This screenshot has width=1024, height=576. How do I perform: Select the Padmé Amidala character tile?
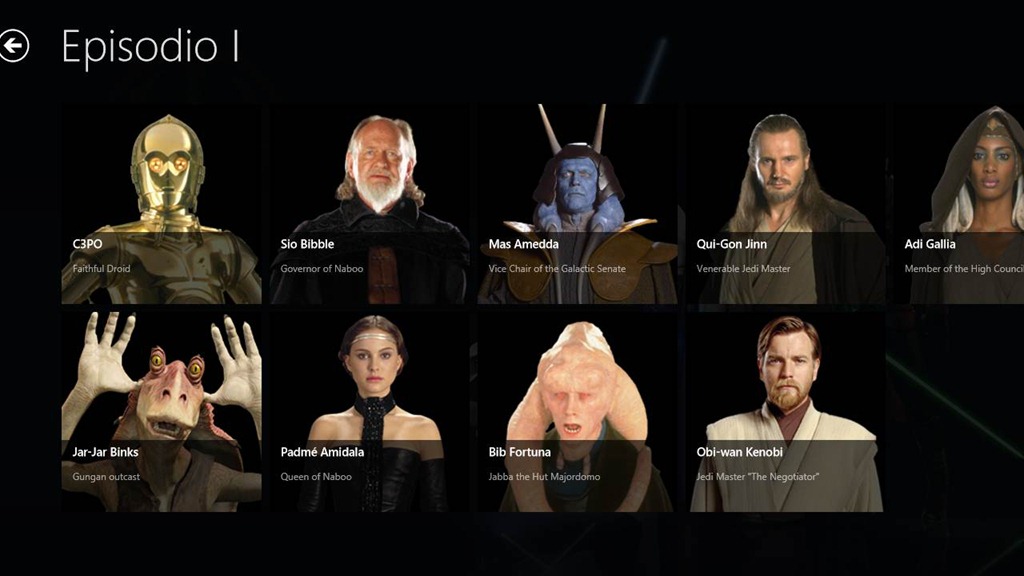click(369, 412)
